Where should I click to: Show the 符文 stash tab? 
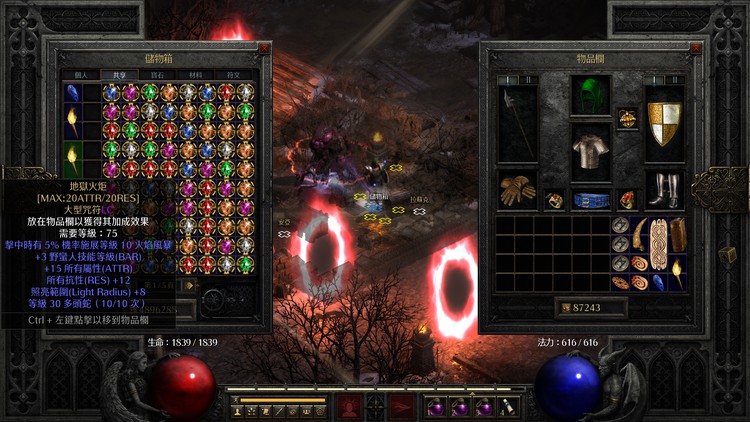(233, 75)
